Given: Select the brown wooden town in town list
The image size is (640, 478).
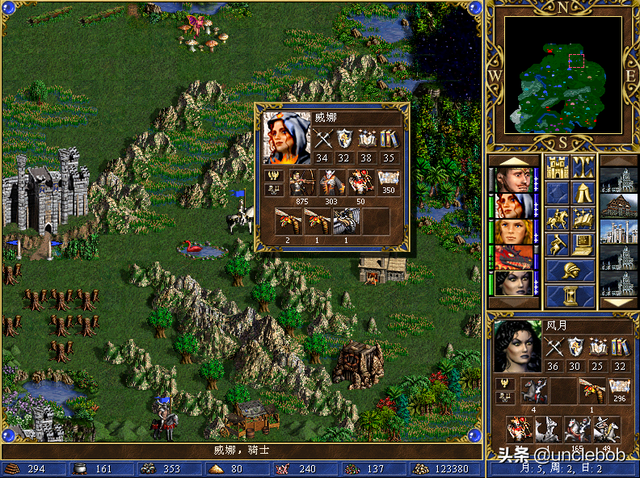Looking at the screenshot, I should tap(618, 206).
